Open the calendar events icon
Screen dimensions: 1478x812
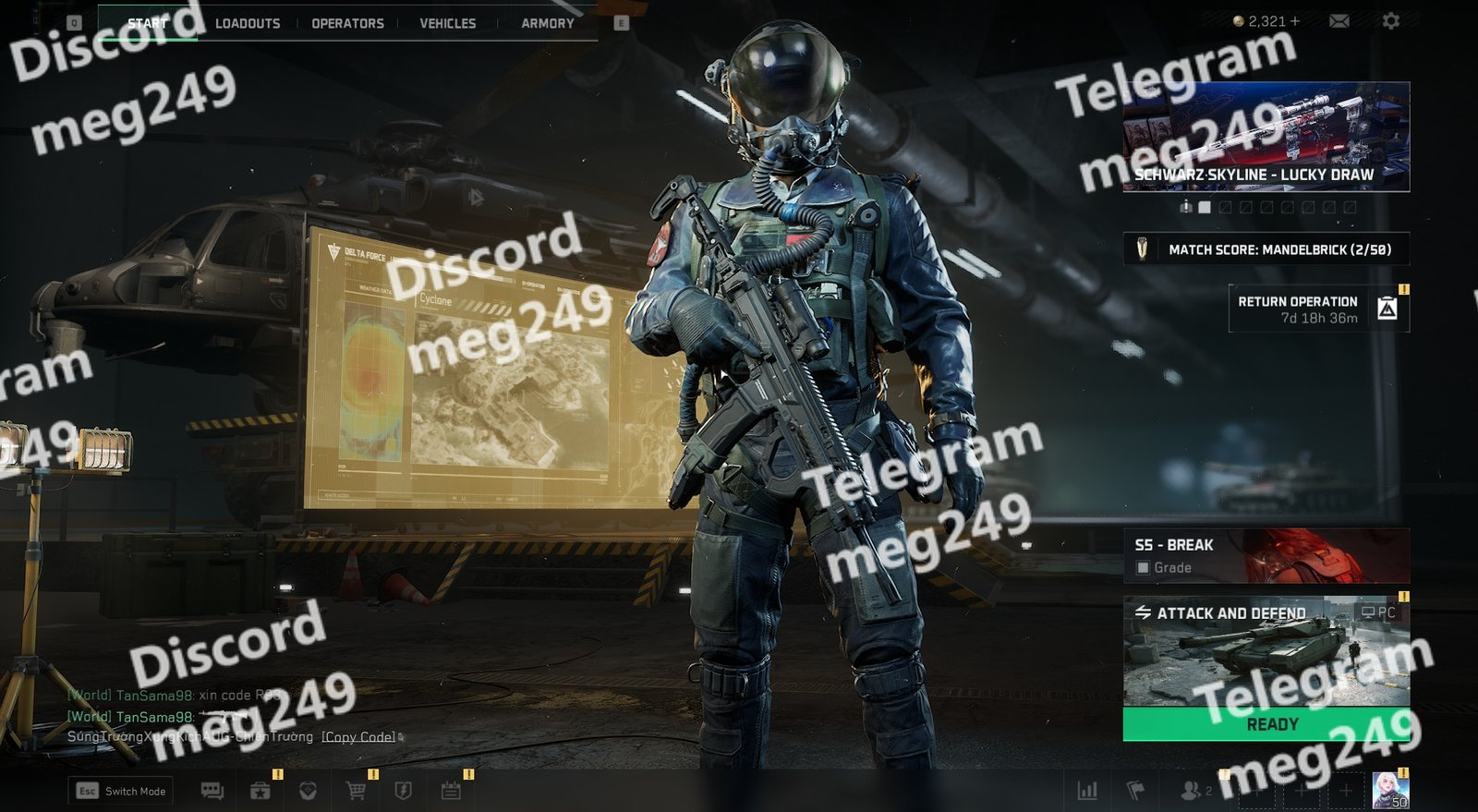point(451,791)
